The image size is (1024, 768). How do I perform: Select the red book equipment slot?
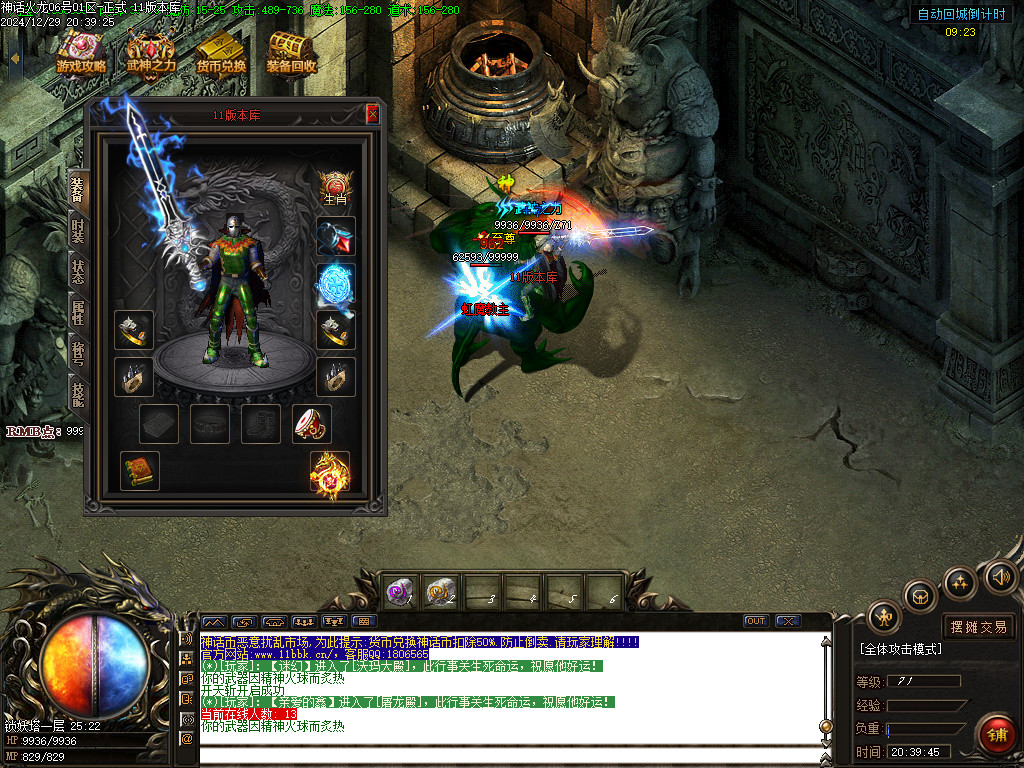pyautogui.click(x=140, y=471)
